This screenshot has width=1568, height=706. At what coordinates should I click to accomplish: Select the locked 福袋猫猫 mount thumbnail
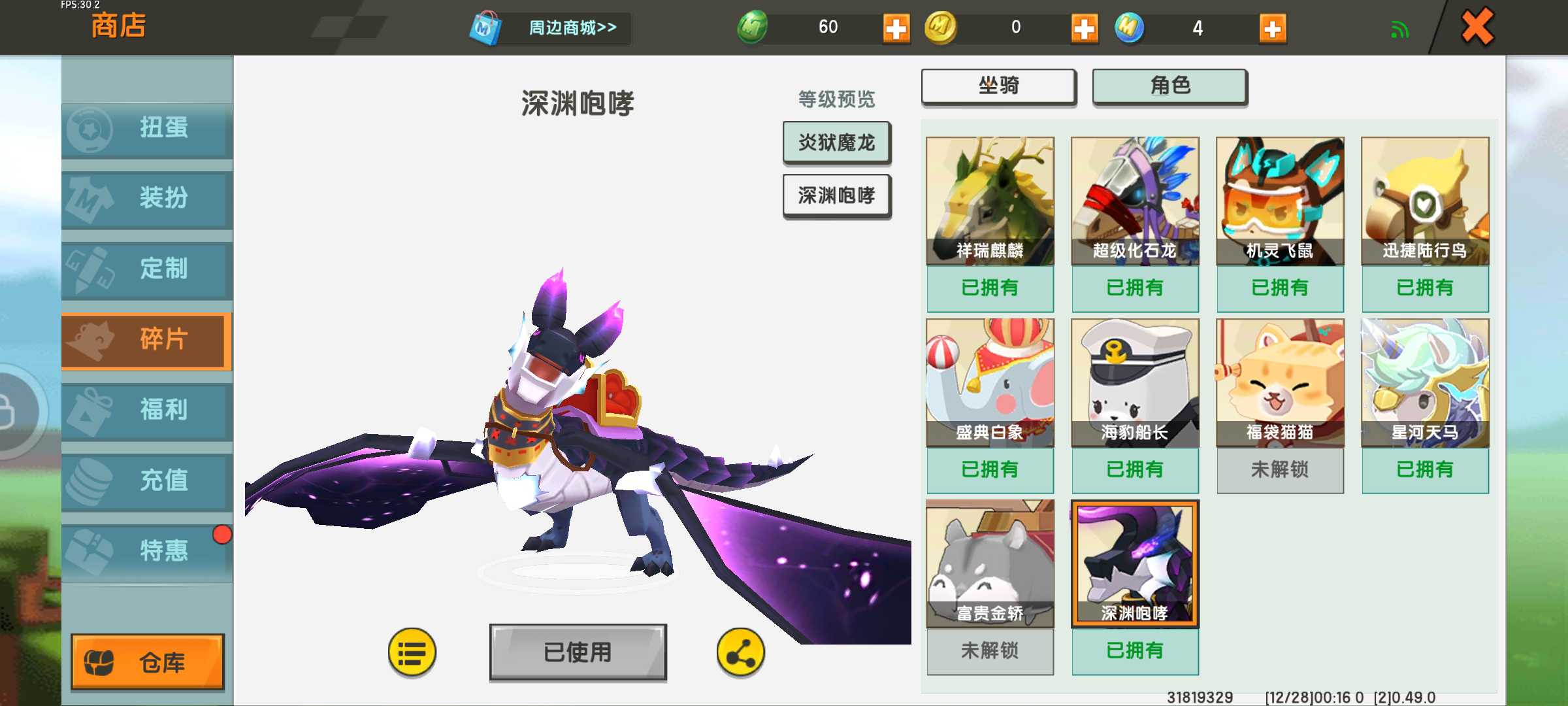click(1280, 382)
